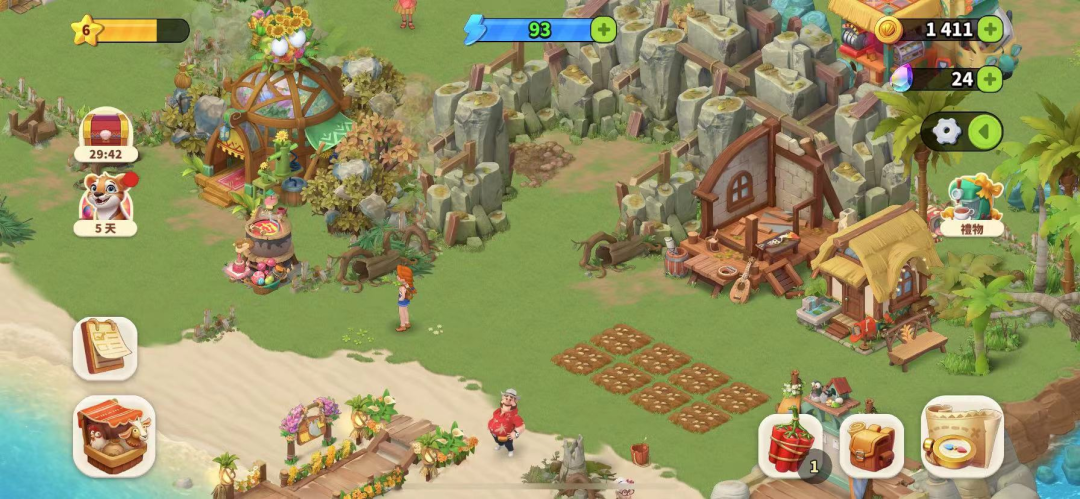Tap the star level badge

click(x=86, y=30)
